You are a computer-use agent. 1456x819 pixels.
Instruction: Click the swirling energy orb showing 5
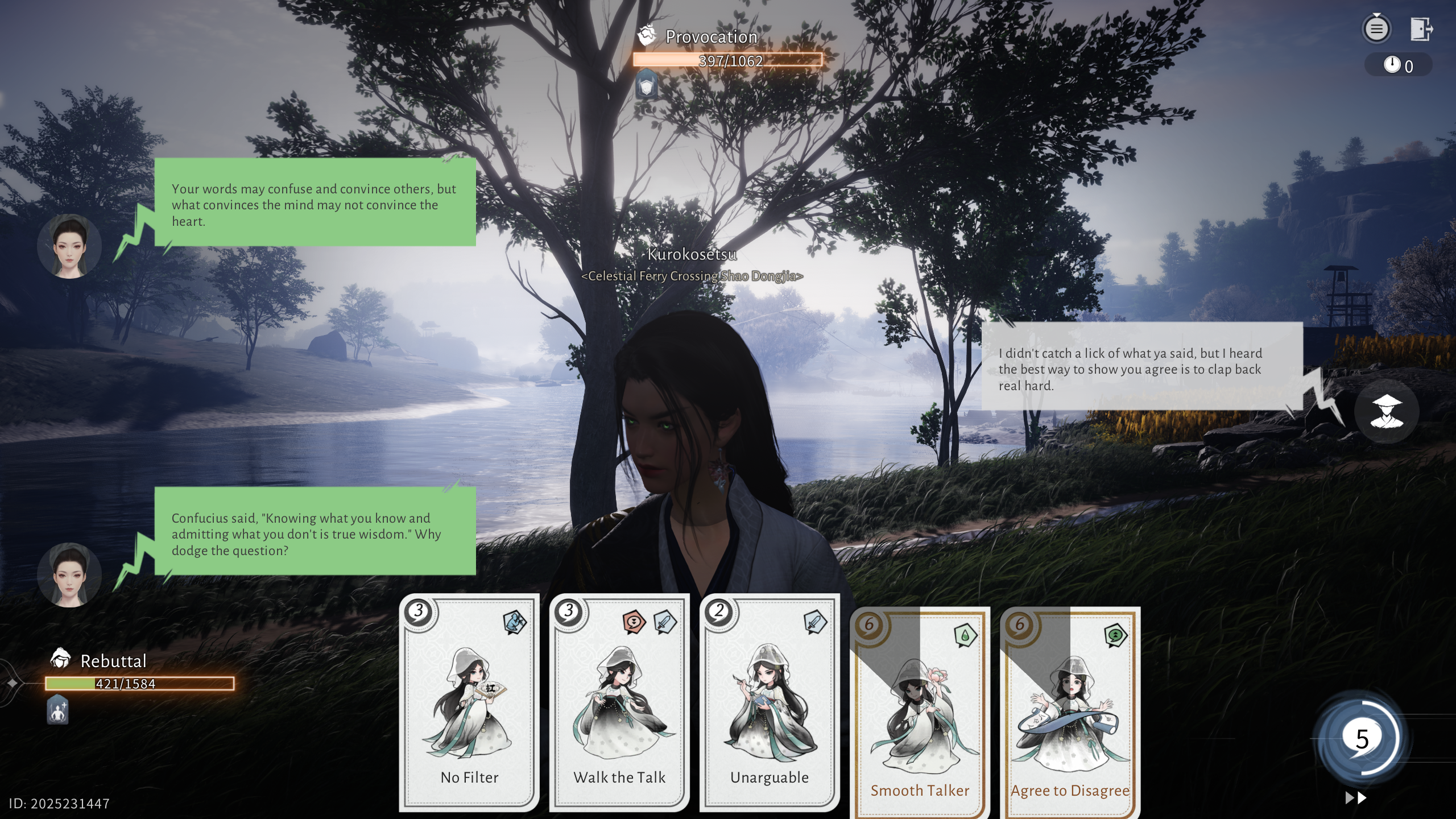(1362, 739)
